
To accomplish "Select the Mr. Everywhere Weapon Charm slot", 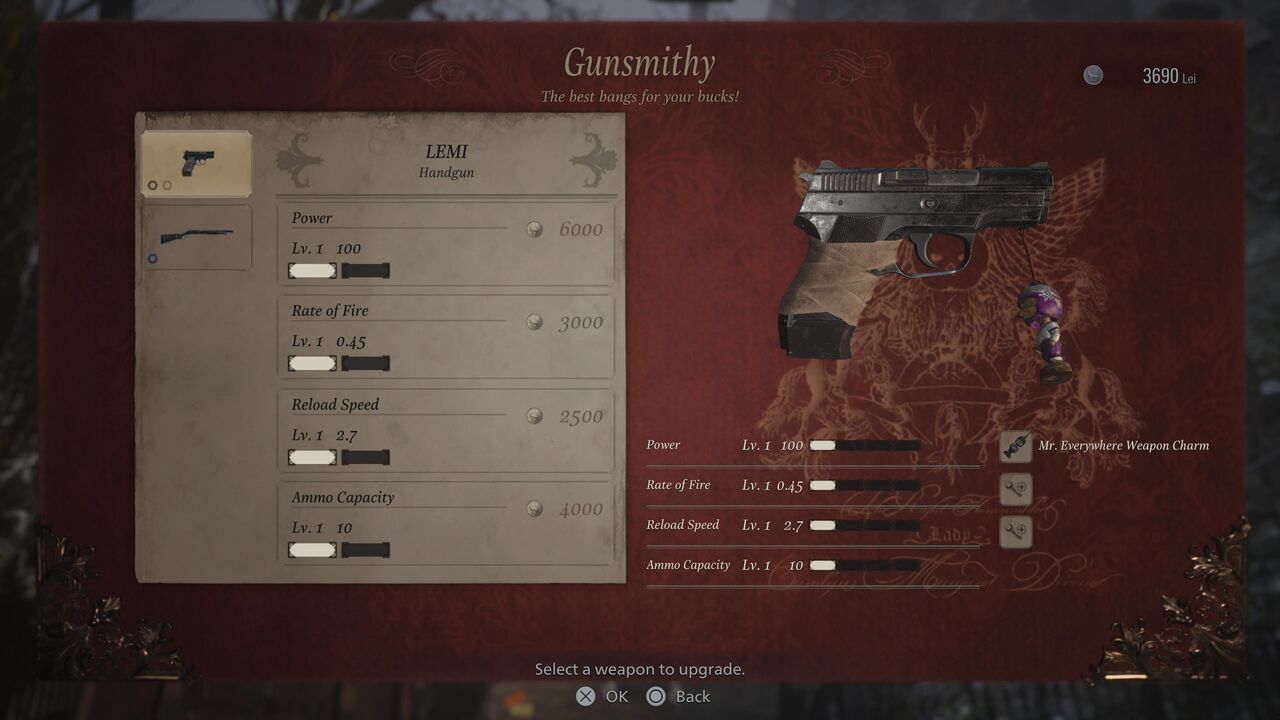I will pyautogui.click(x=1016, y=446).
